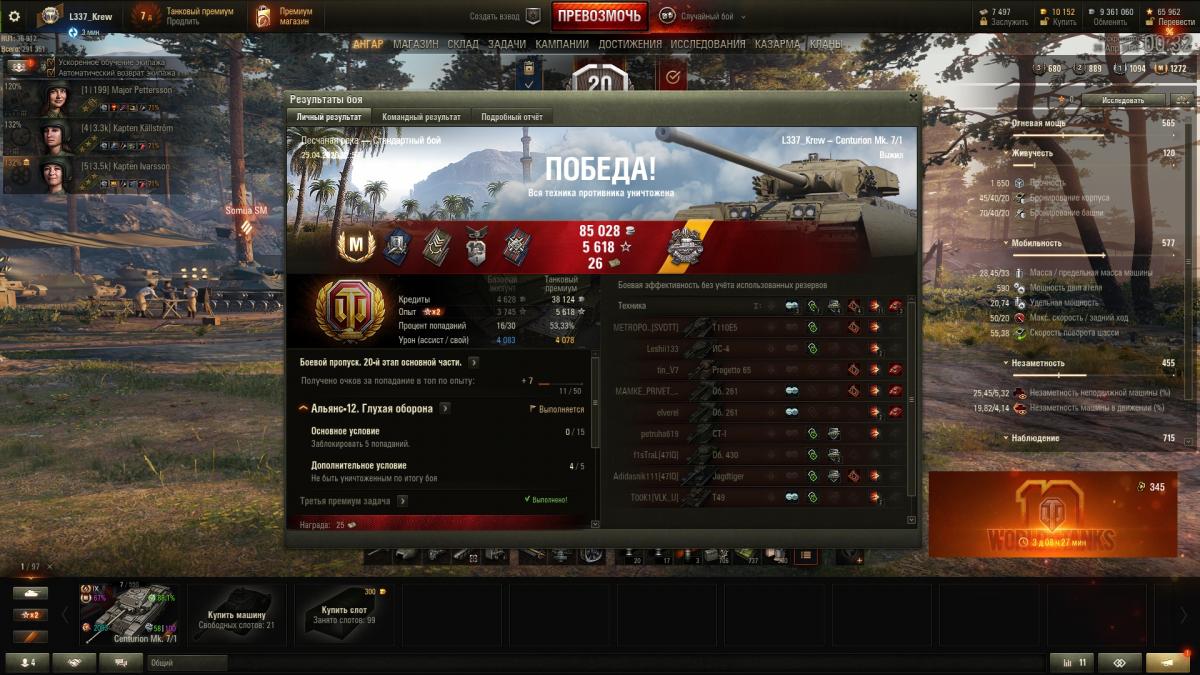This screenshot has height=675, width=1200.
Task: Go to the КАЗАРМА barracks
Action: [777, 44]
